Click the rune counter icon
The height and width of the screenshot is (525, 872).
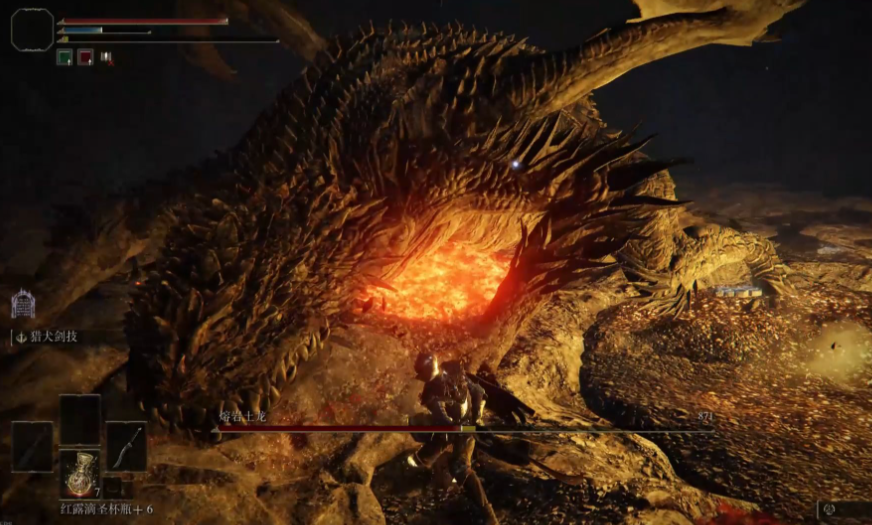tap(830, 510)
